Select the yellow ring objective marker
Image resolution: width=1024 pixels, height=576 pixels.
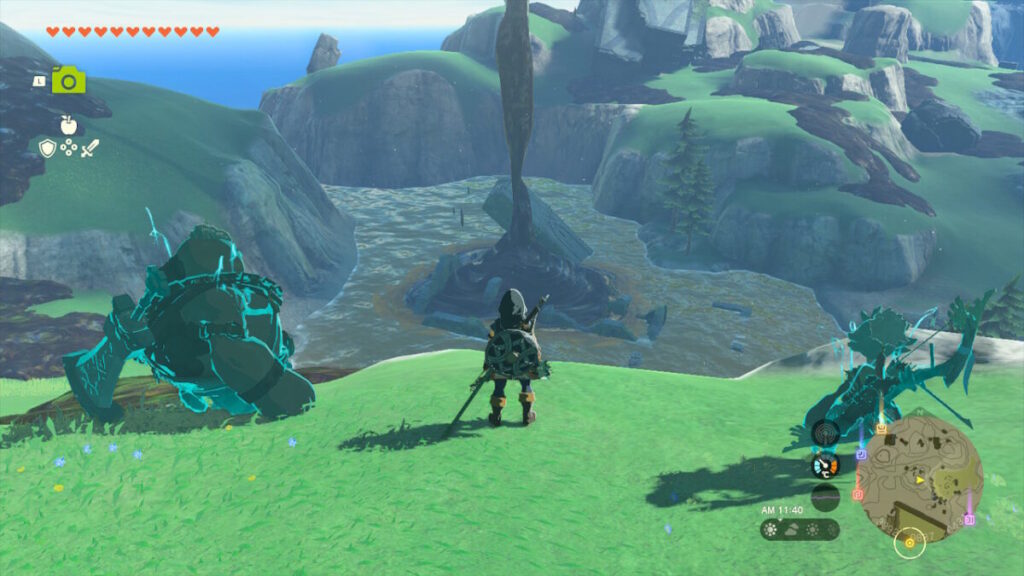[909, 544]
